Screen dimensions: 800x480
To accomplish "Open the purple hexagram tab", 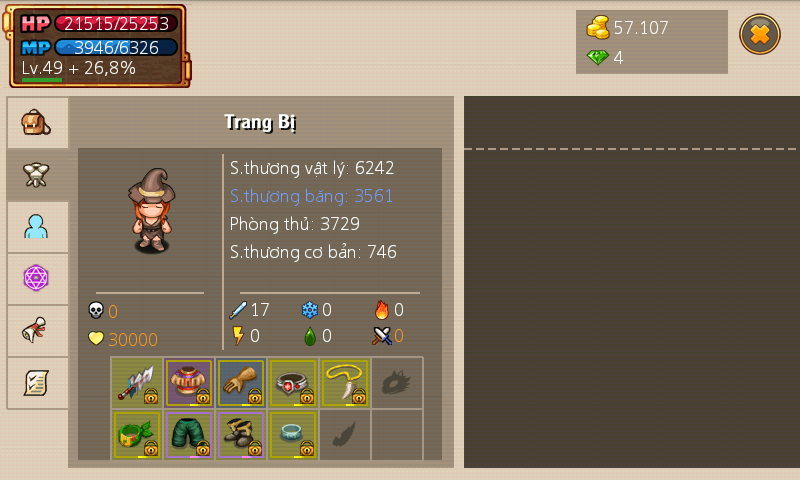I will (x=37, y=279).
